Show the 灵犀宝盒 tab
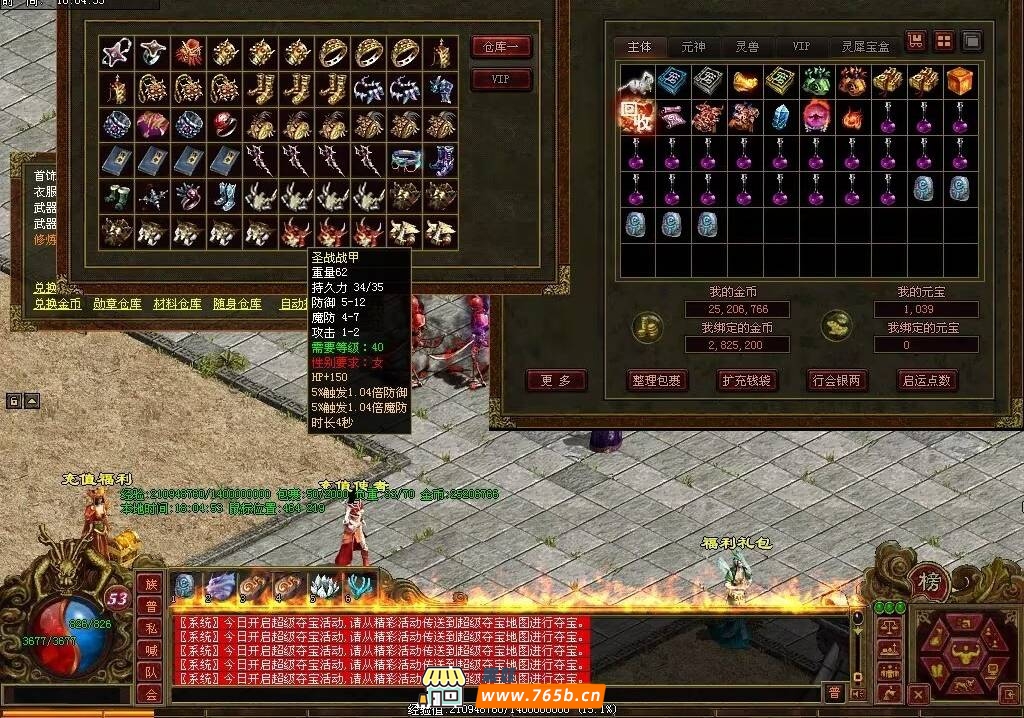1024x718 pixels. click(865, 47)
